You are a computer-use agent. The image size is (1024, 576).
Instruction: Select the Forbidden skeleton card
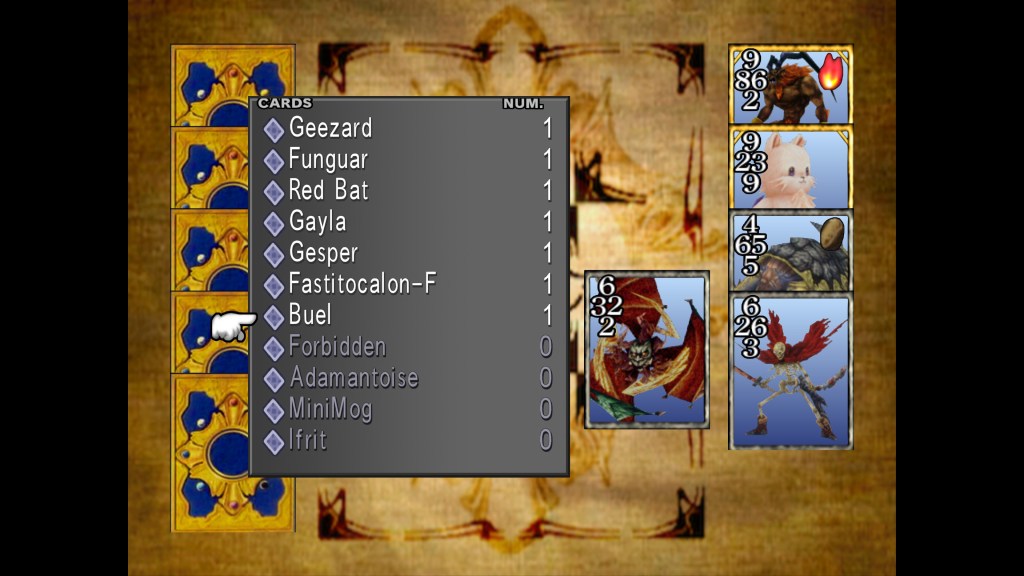pyautogui.click(x=790, y=370)
